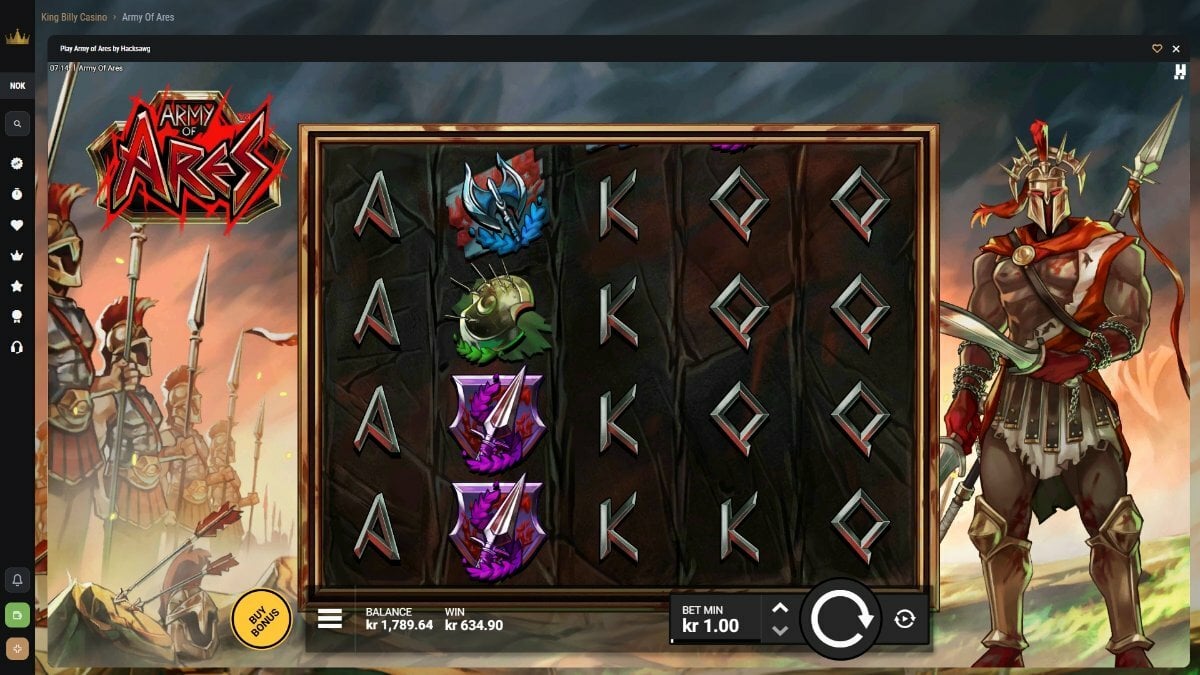The width and height of the screenshot is (1200, 675).
Task: Close the game window with the X
Action: tap(1176, 48)
